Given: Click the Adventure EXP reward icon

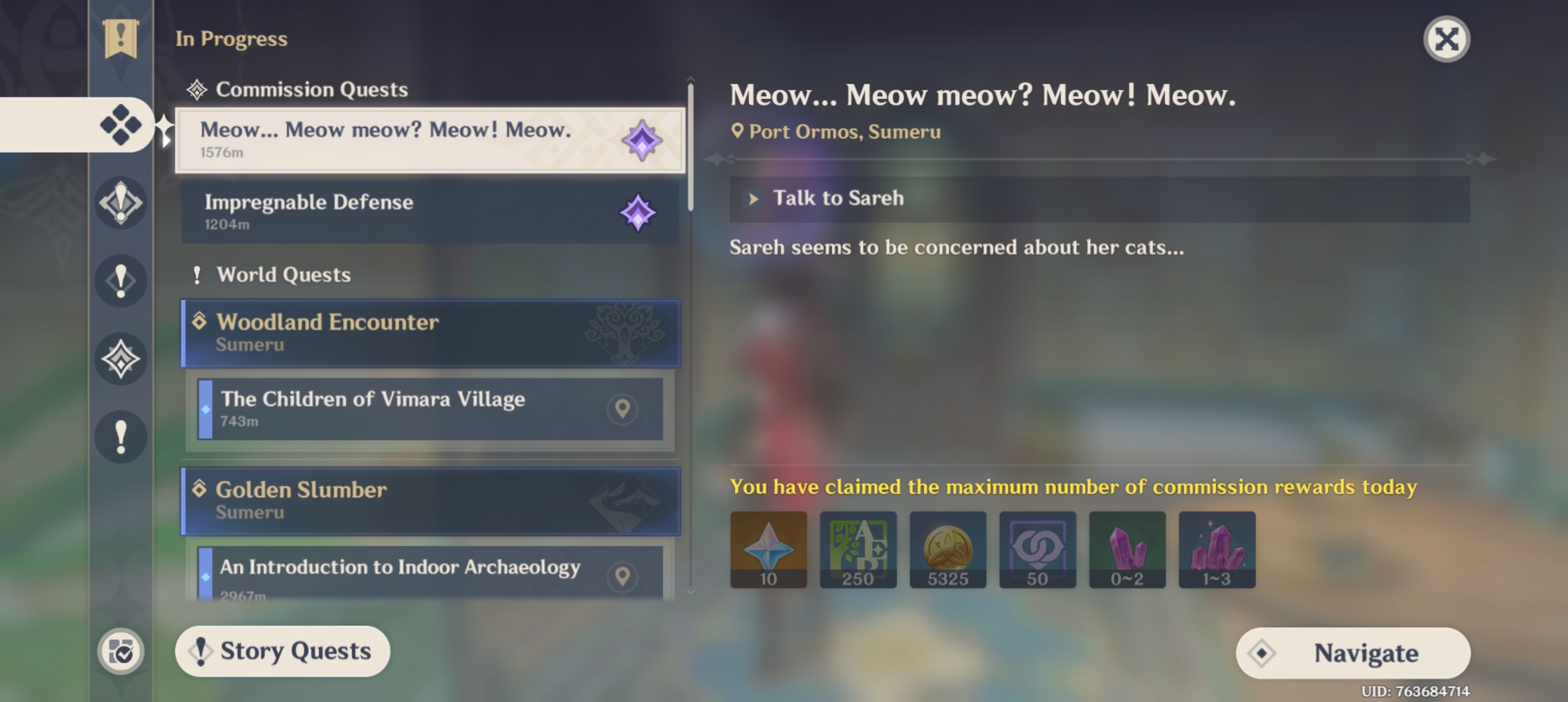Looking at the screenshot, I should pos(858,549).
